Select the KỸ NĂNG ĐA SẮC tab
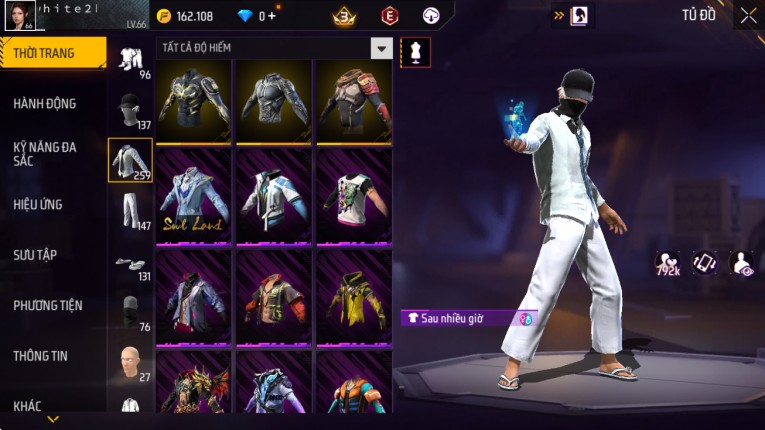This screenshot has width=765, height=430. click(46, 153)
